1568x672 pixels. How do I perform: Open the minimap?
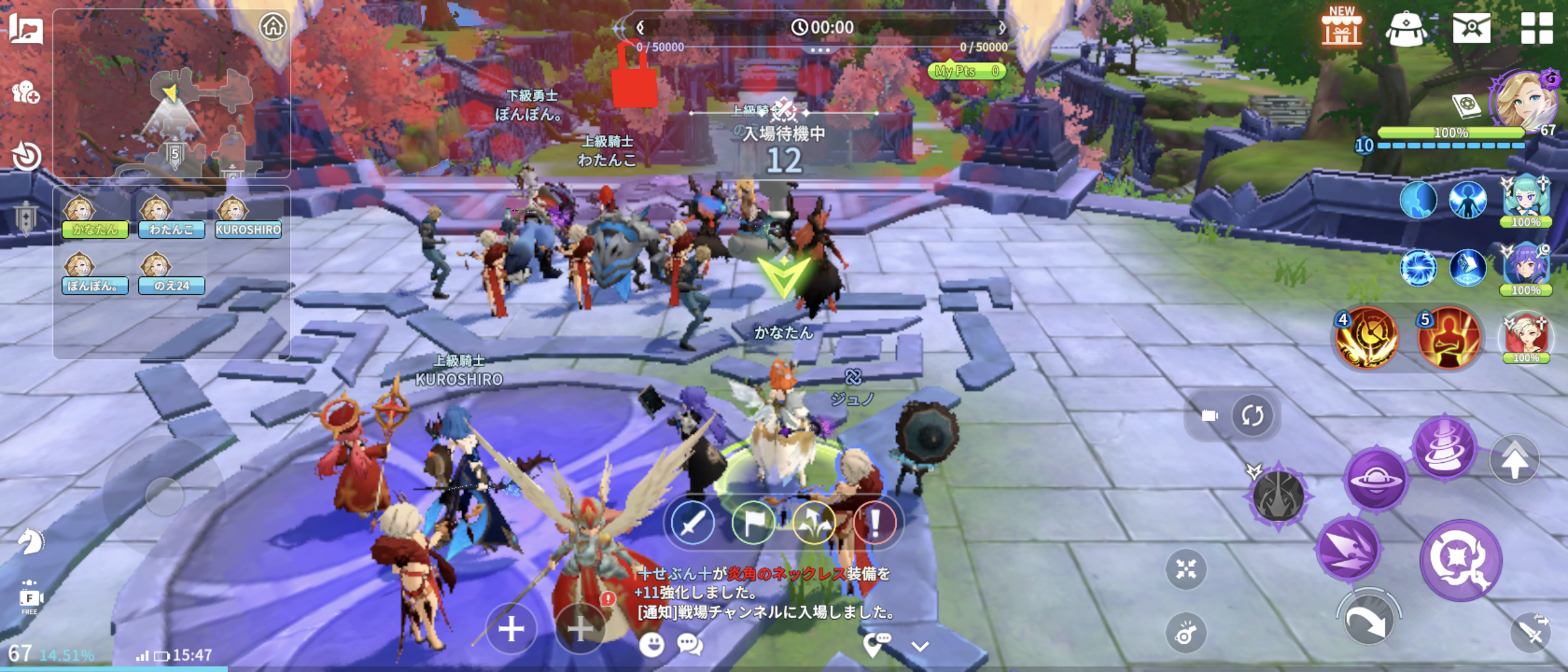pyautogui.click(x=187, y=112)
